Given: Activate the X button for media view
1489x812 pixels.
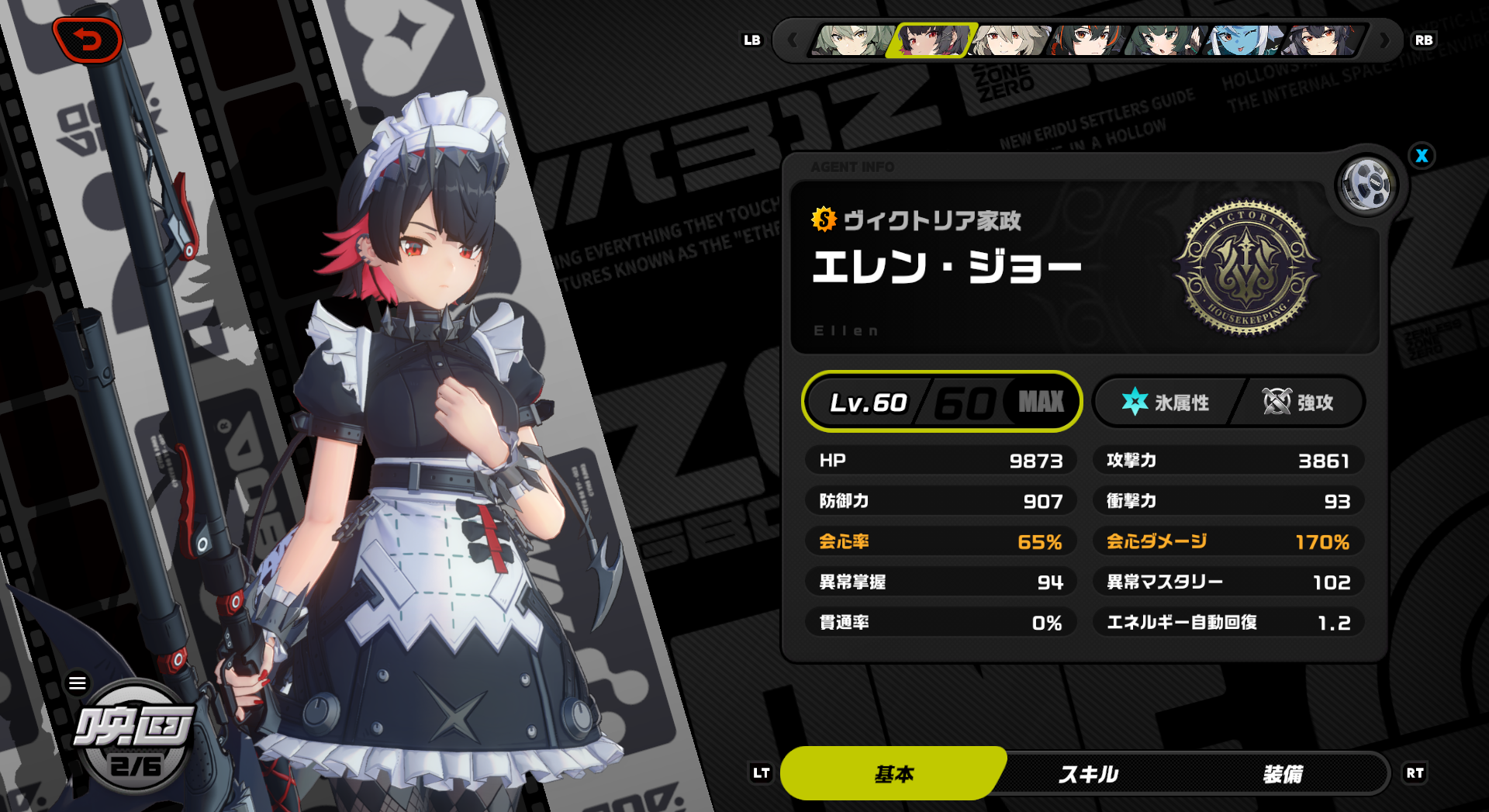Looking at the screenshot, I should (x=1422, y=156).
